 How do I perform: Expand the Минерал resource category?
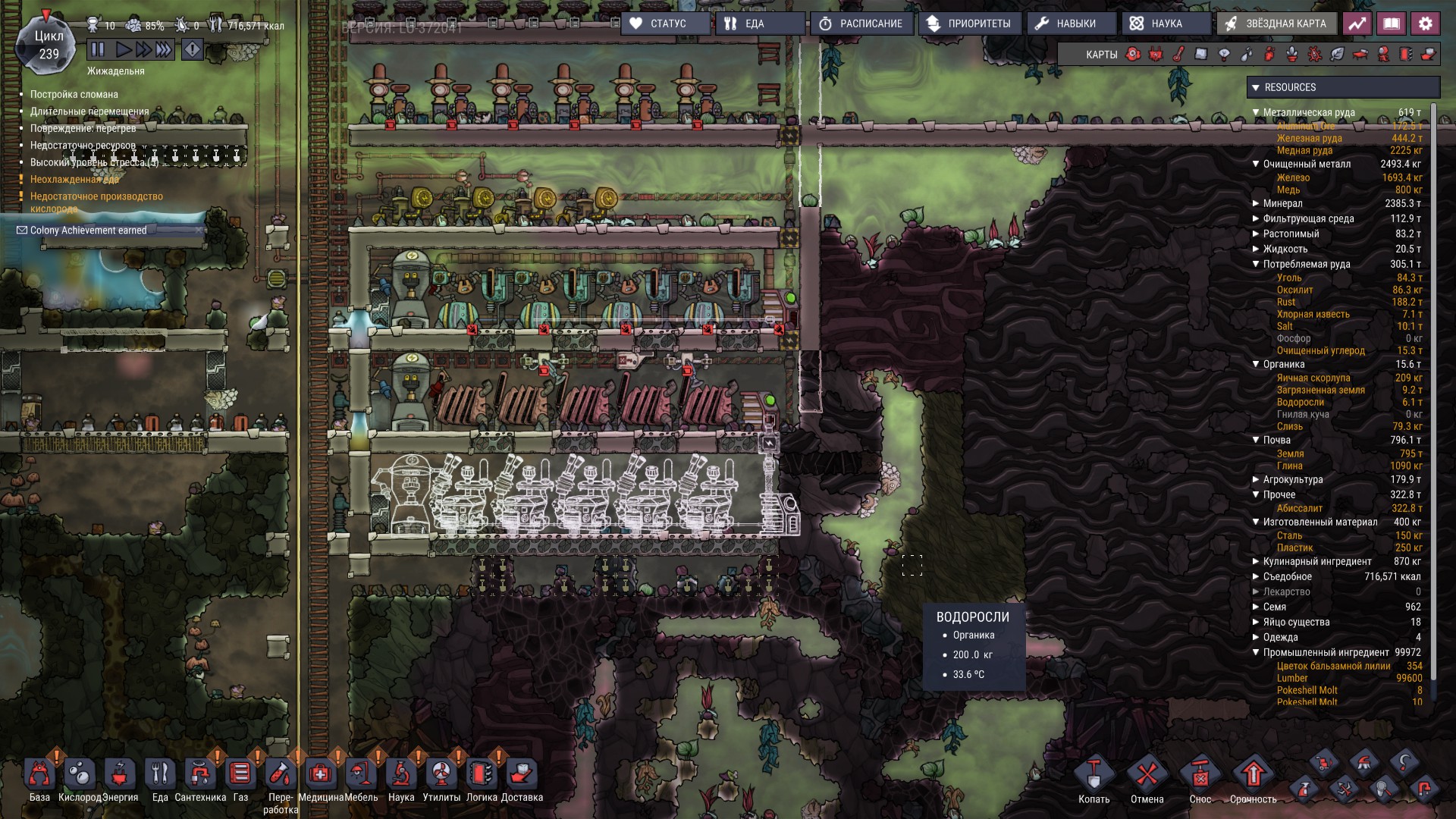(x=1256, y=203)
